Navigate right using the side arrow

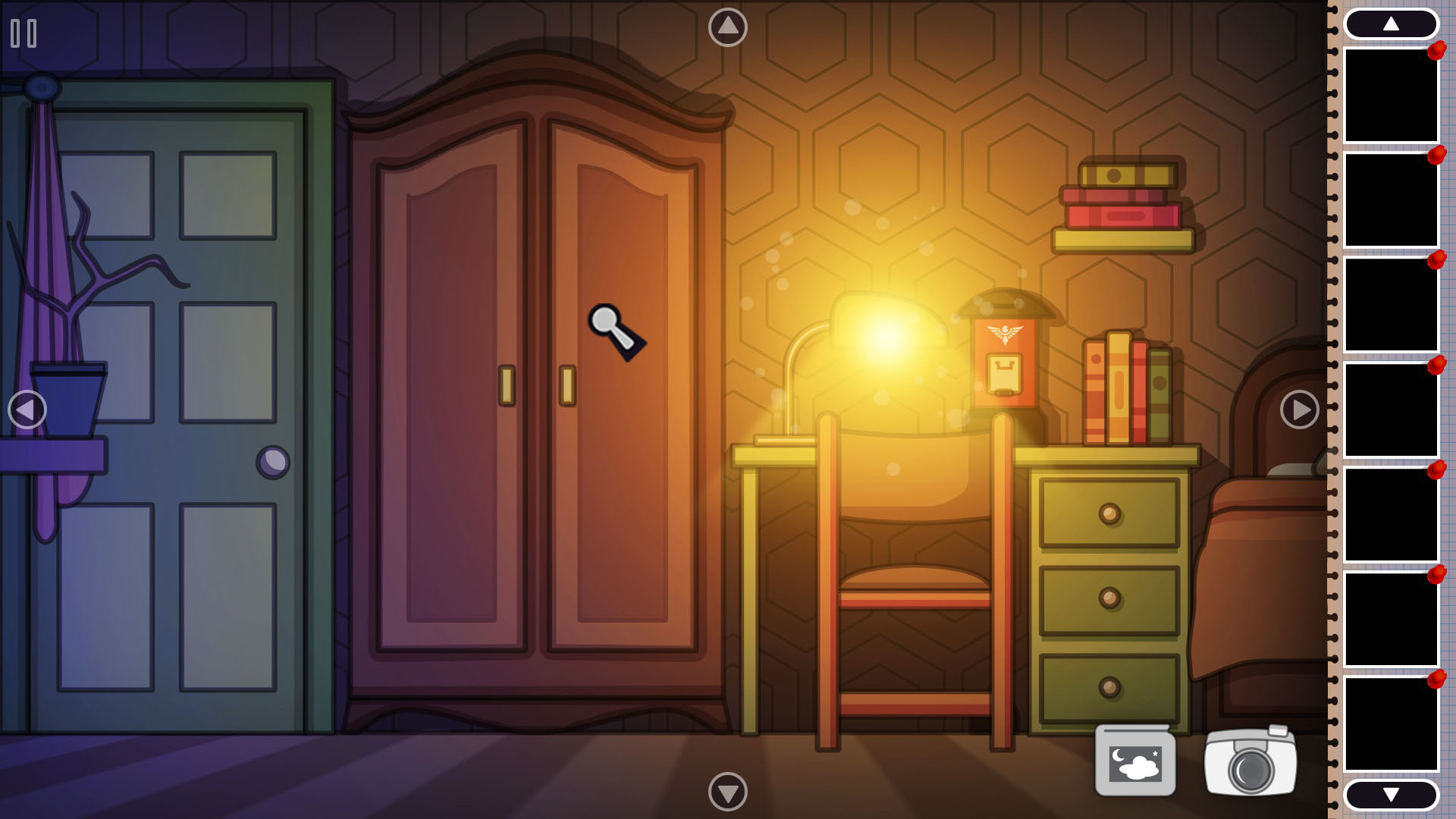pyautogui.click(x=1299, y=409)
